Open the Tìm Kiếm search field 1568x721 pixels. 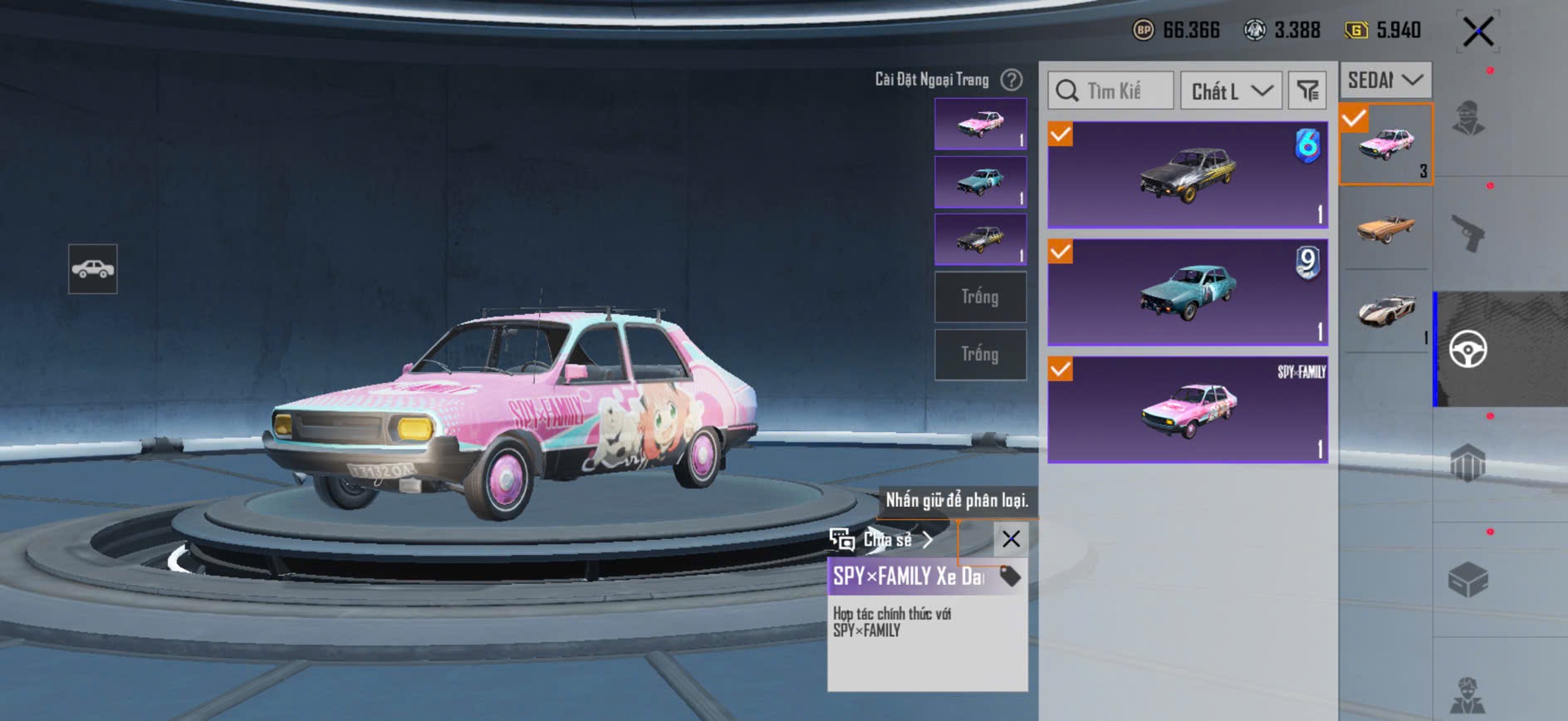pyautogui.click(x=1111, y=91)
